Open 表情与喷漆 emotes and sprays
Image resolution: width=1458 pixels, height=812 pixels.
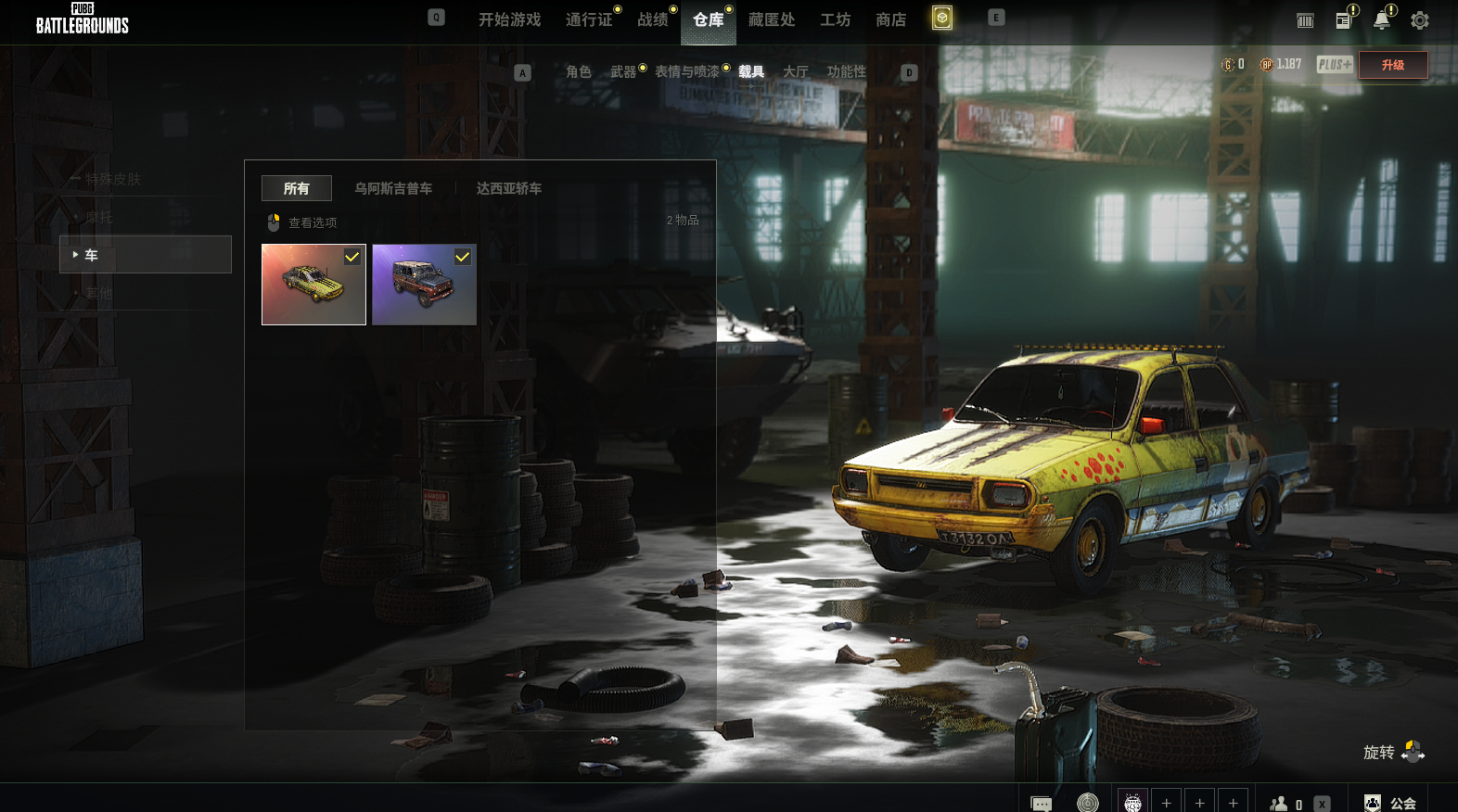(686, 71)
